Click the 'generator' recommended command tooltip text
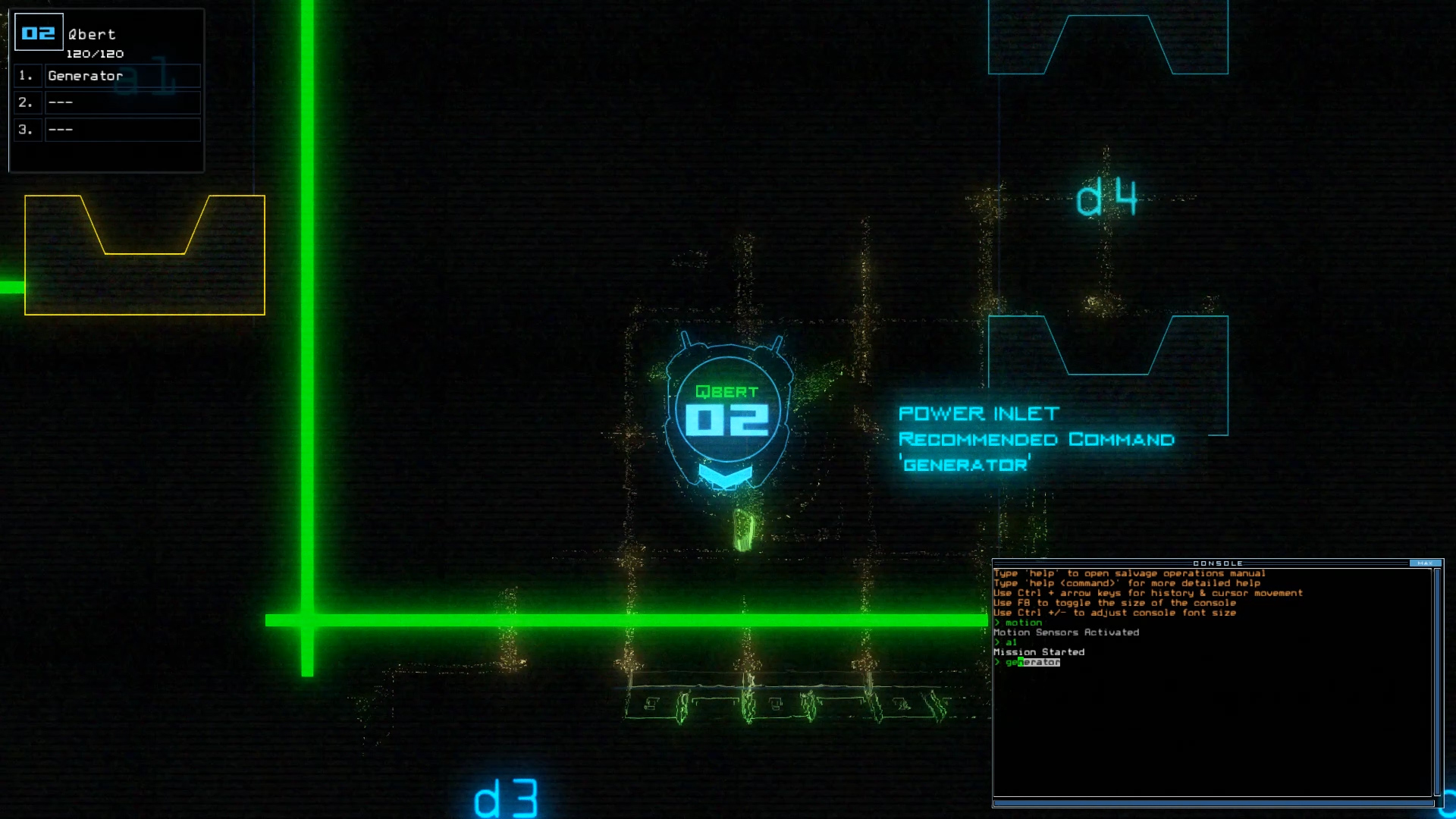 click(x=965, y=463)
